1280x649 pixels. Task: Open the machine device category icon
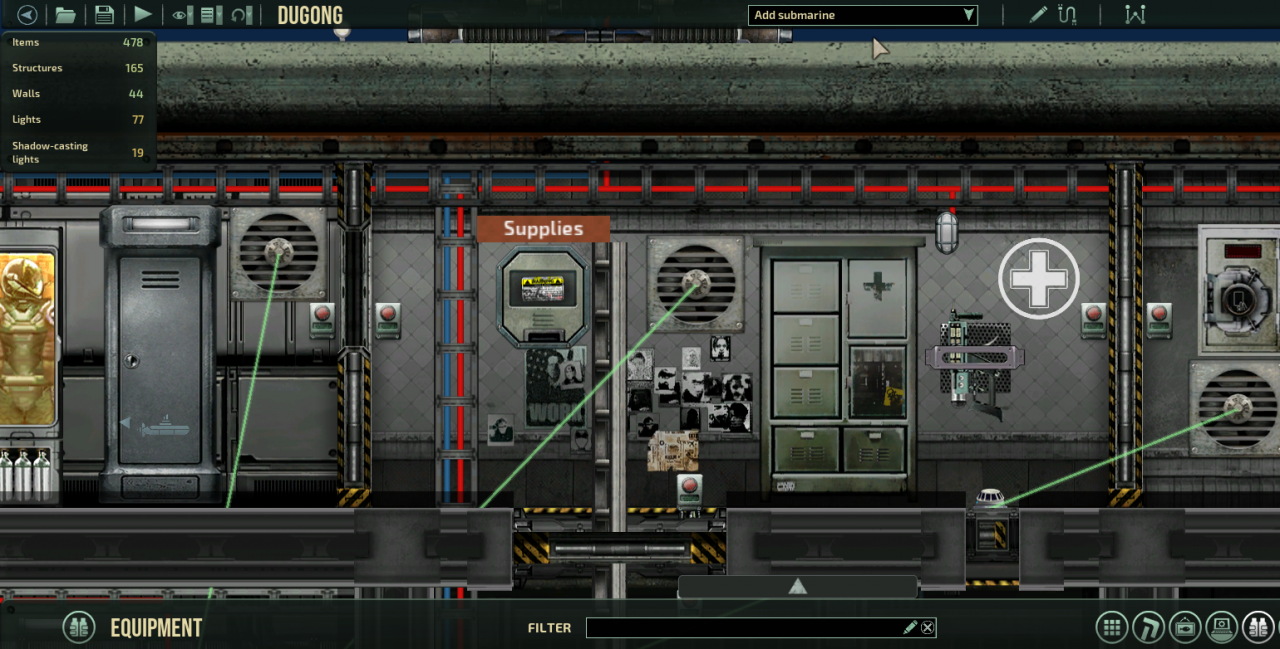(1185, 628)
